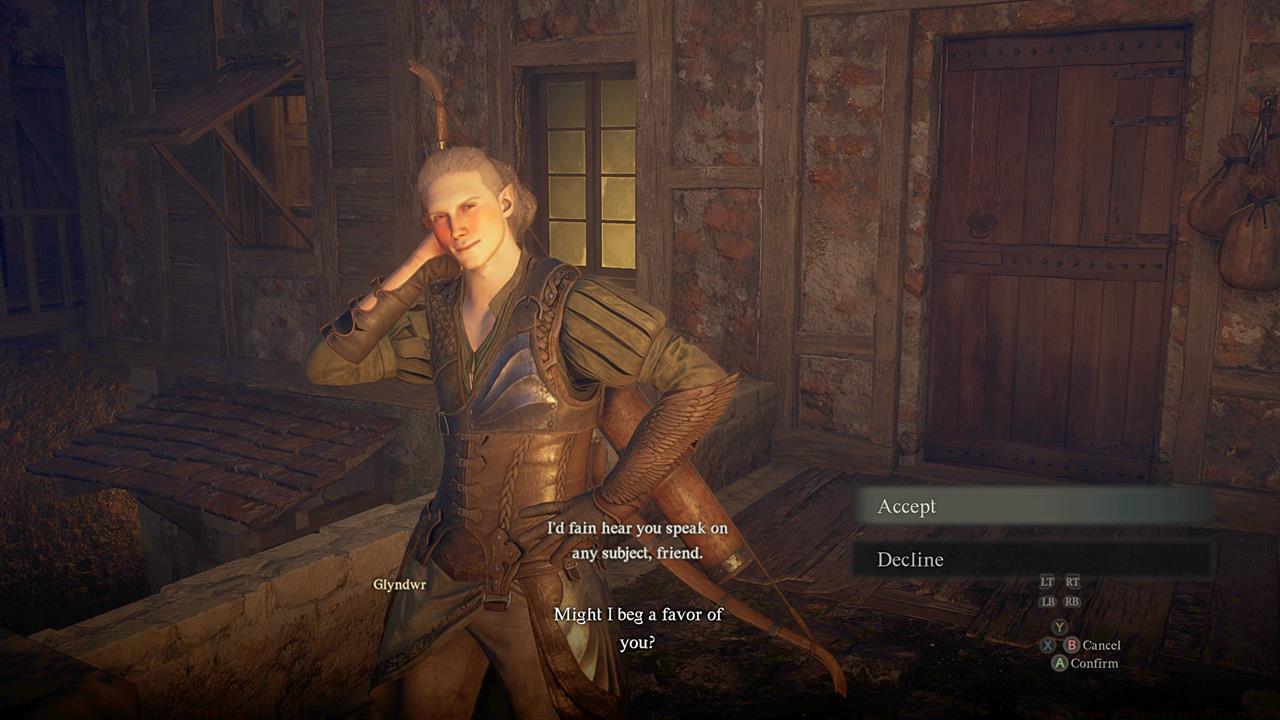Select the X button prompt icon
This screenshot has width=1280, height=720.
tap(1048, 645)
